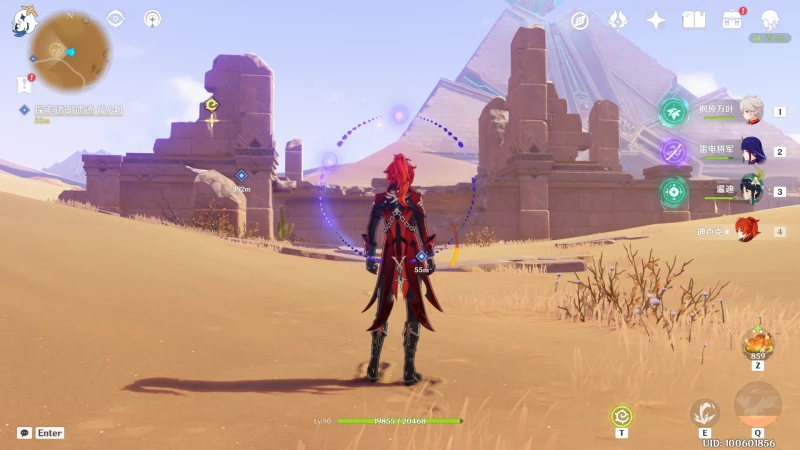
Task: Open the winged events icon
Action: 618,20
